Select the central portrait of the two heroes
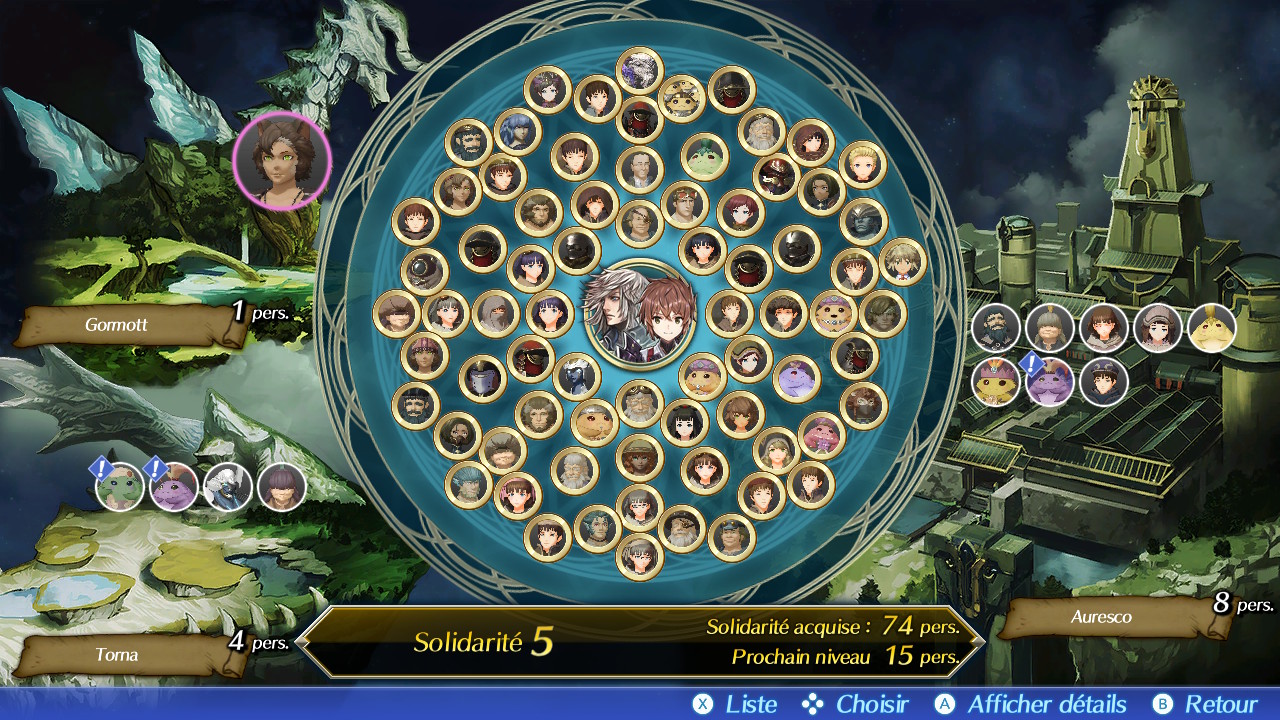The width and height of the screenshot is (1280, 720). tap(639, 314)
